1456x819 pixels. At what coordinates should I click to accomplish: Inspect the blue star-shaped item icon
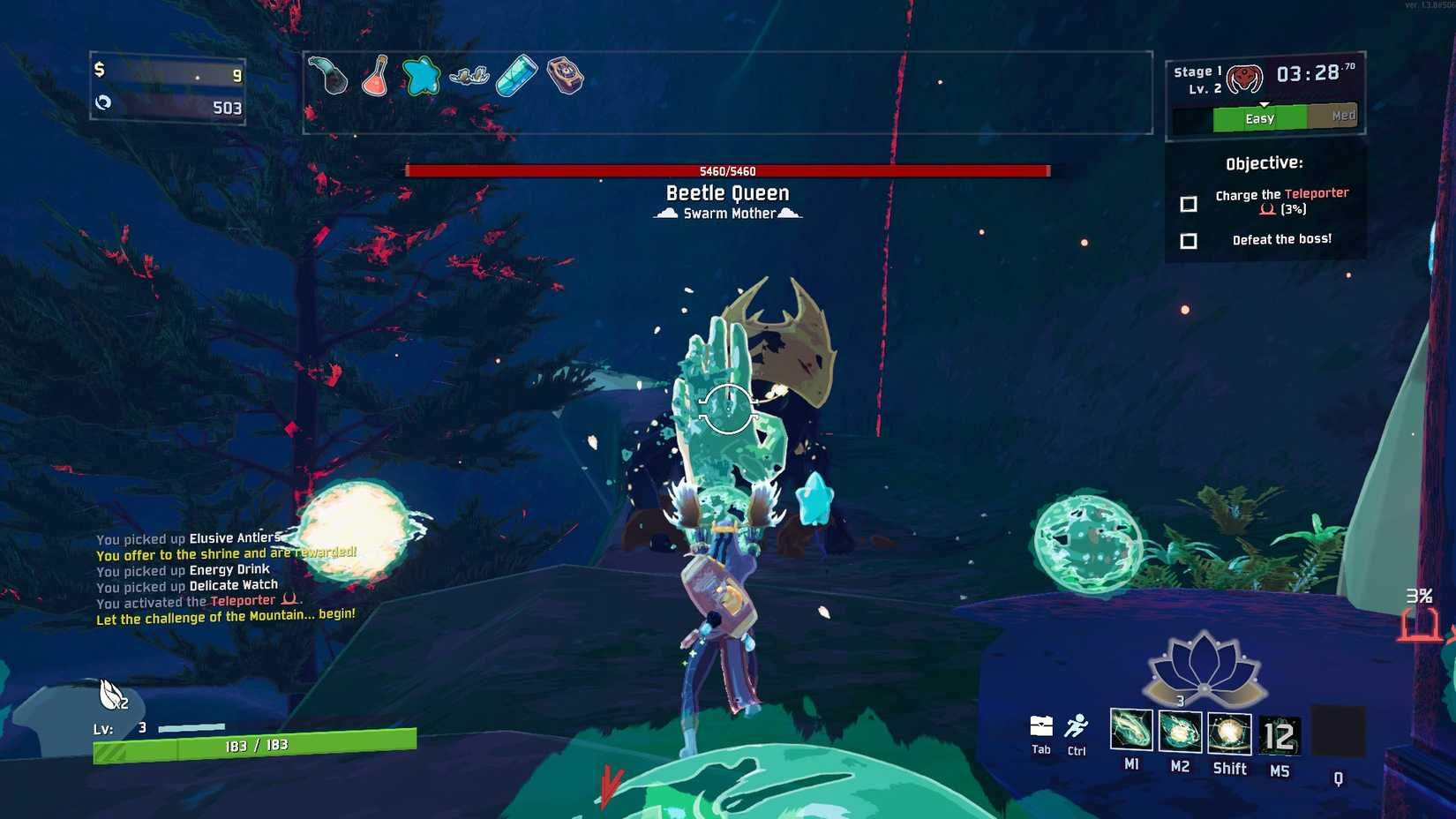tap(422, 78)
